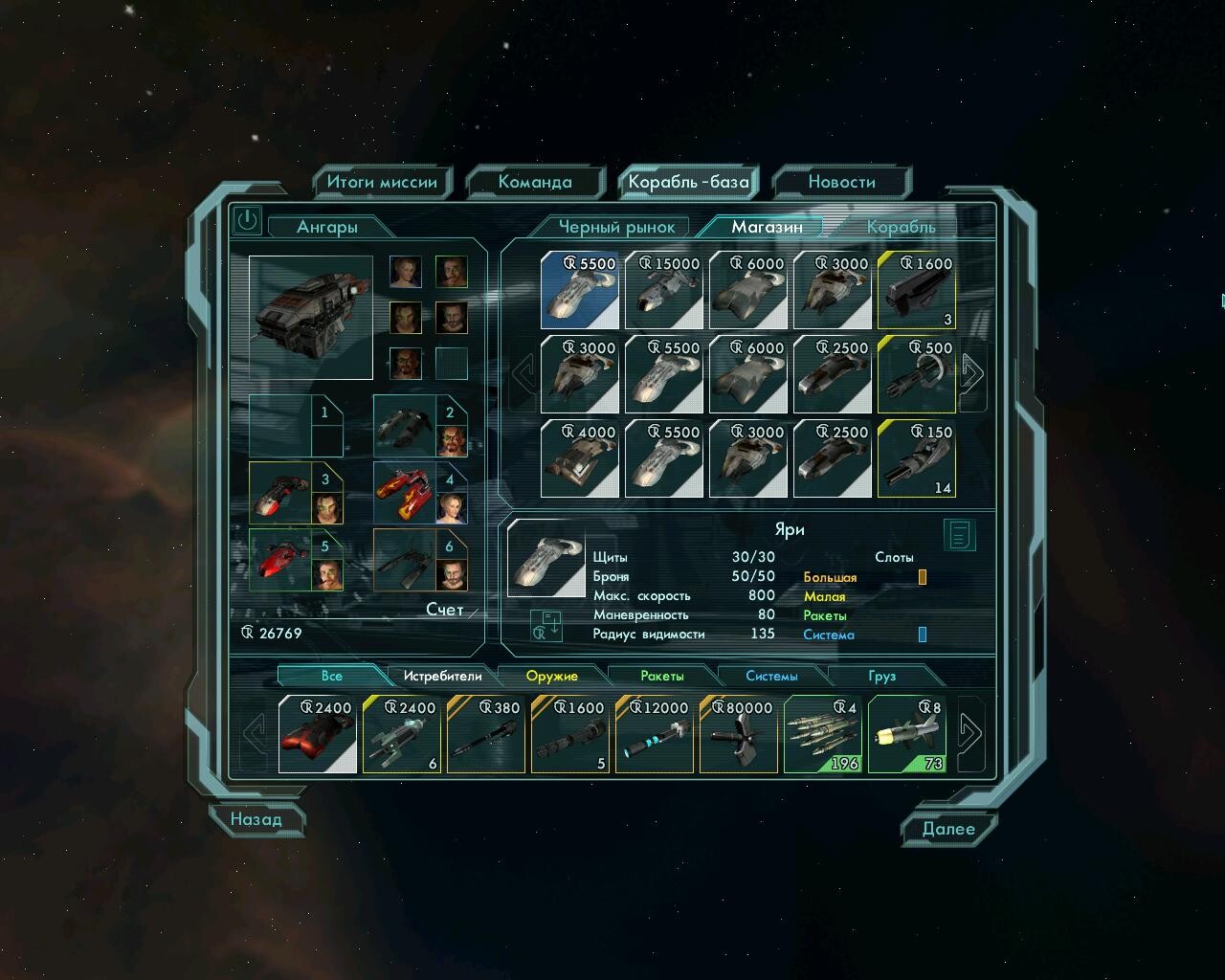
Task: Choose the 1600 credit weapon in shop
Action: (917, 291)
